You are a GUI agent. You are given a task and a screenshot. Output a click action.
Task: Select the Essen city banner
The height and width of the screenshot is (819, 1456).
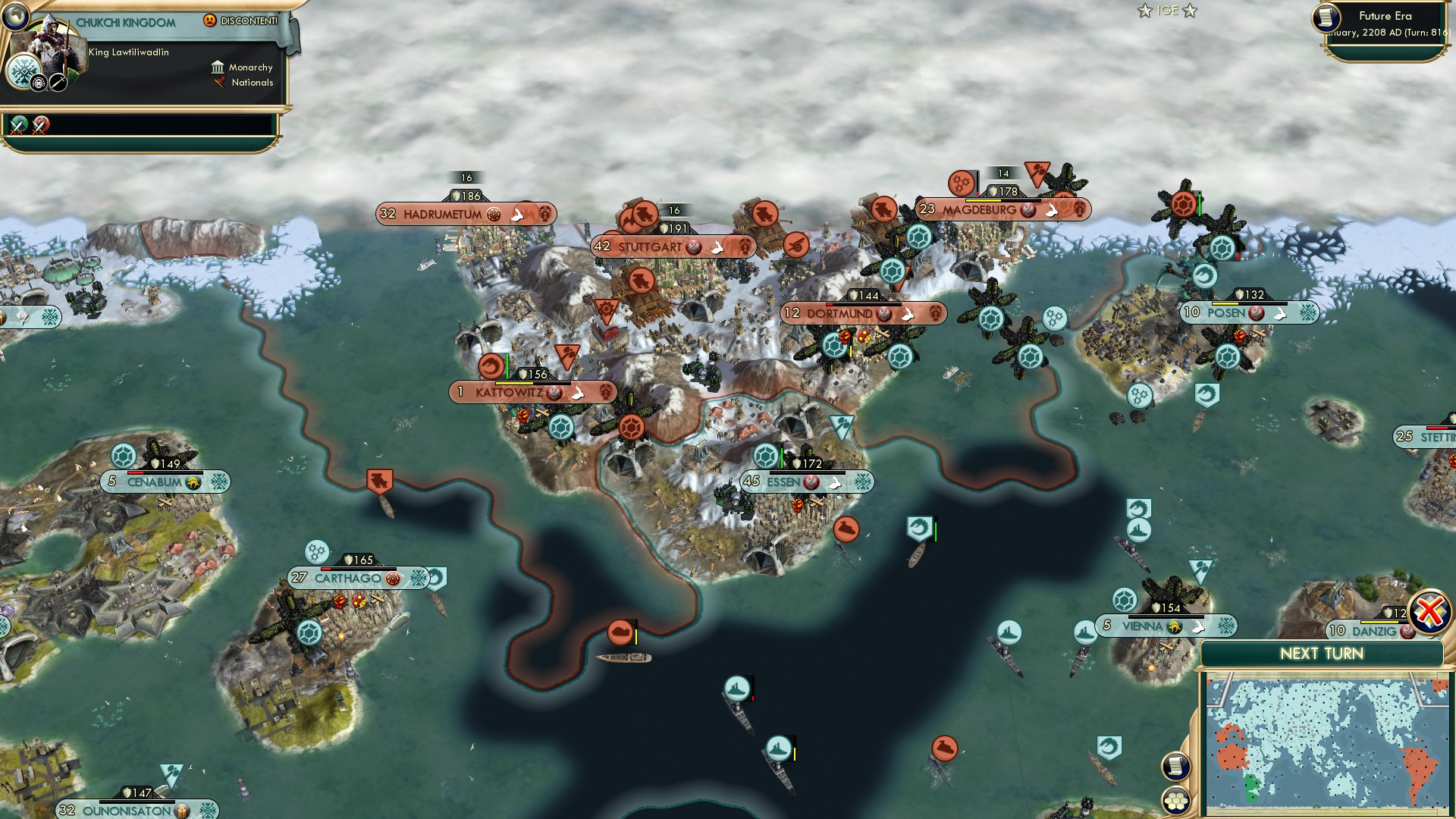pos(783,482)
